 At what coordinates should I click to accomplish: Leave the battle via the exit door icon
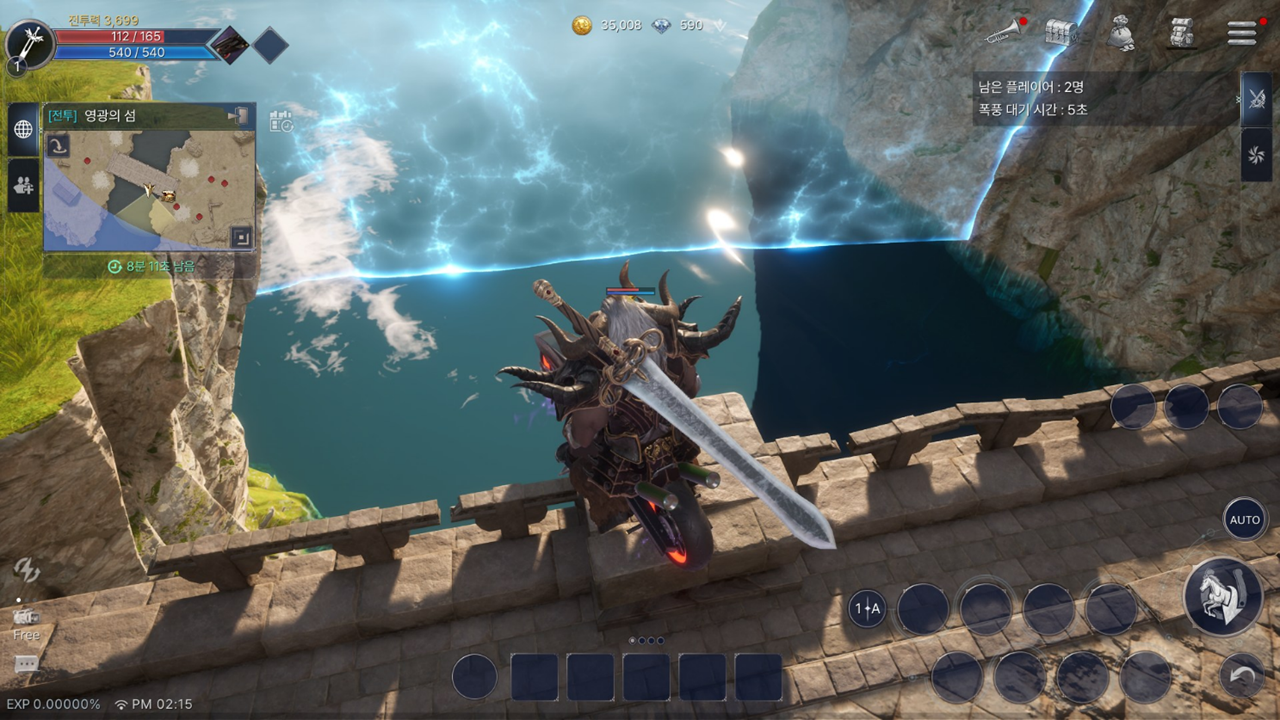point(239,116)
